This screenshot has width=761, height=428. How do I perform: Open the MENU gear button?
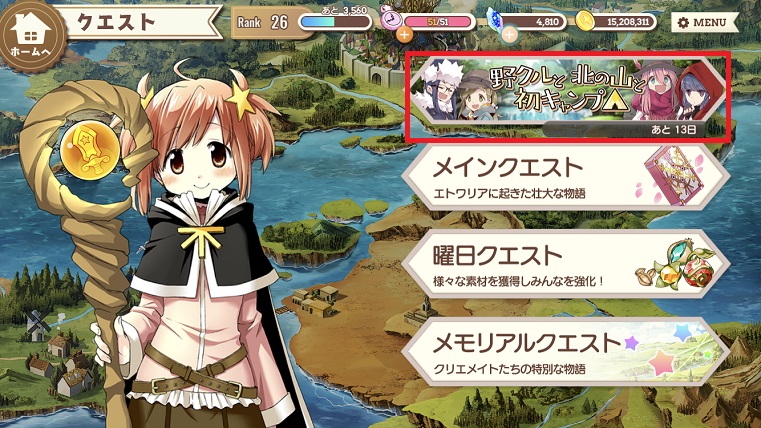[702, 21]
